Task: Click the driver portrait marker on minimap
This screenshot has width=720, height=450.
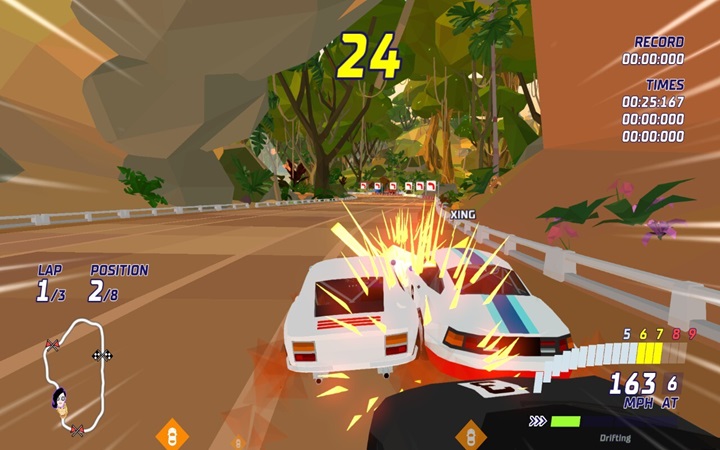Action: click(60, 400)
